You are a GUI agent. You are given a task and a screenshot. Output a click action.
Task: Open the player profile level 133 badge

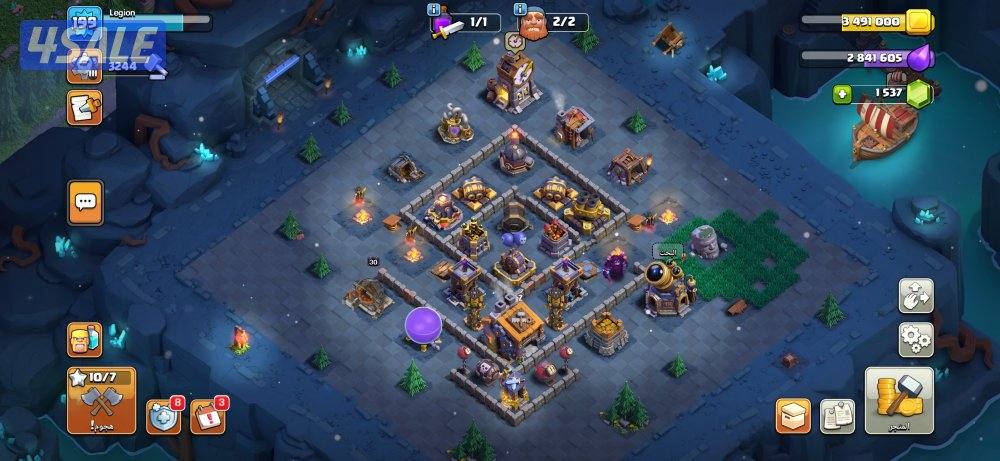tap(83, 20)
